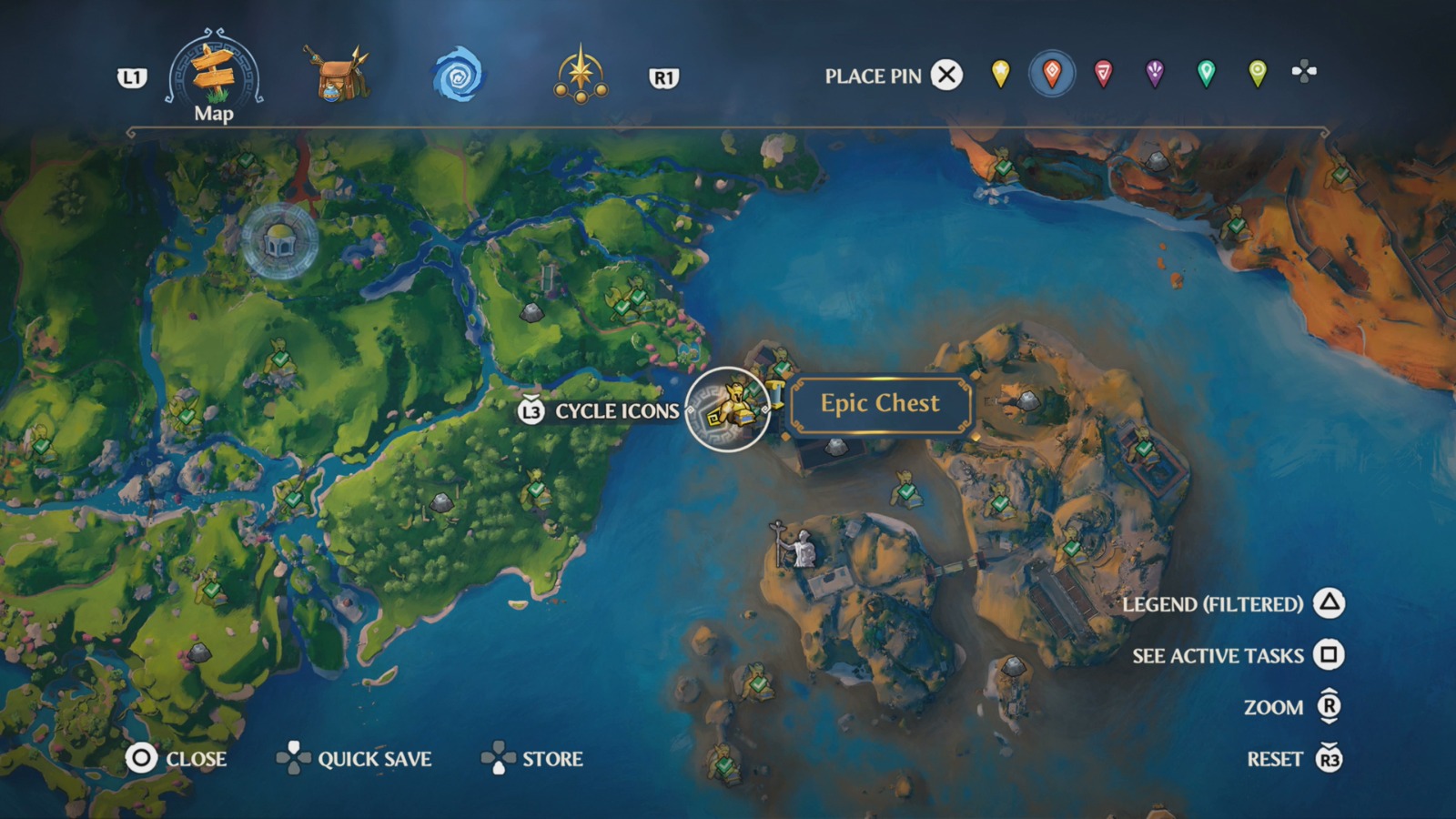Click the domed temple icon on the map
Viewport: 1456px width, 819px height.
pyautogui.click(x=282, y=239)
